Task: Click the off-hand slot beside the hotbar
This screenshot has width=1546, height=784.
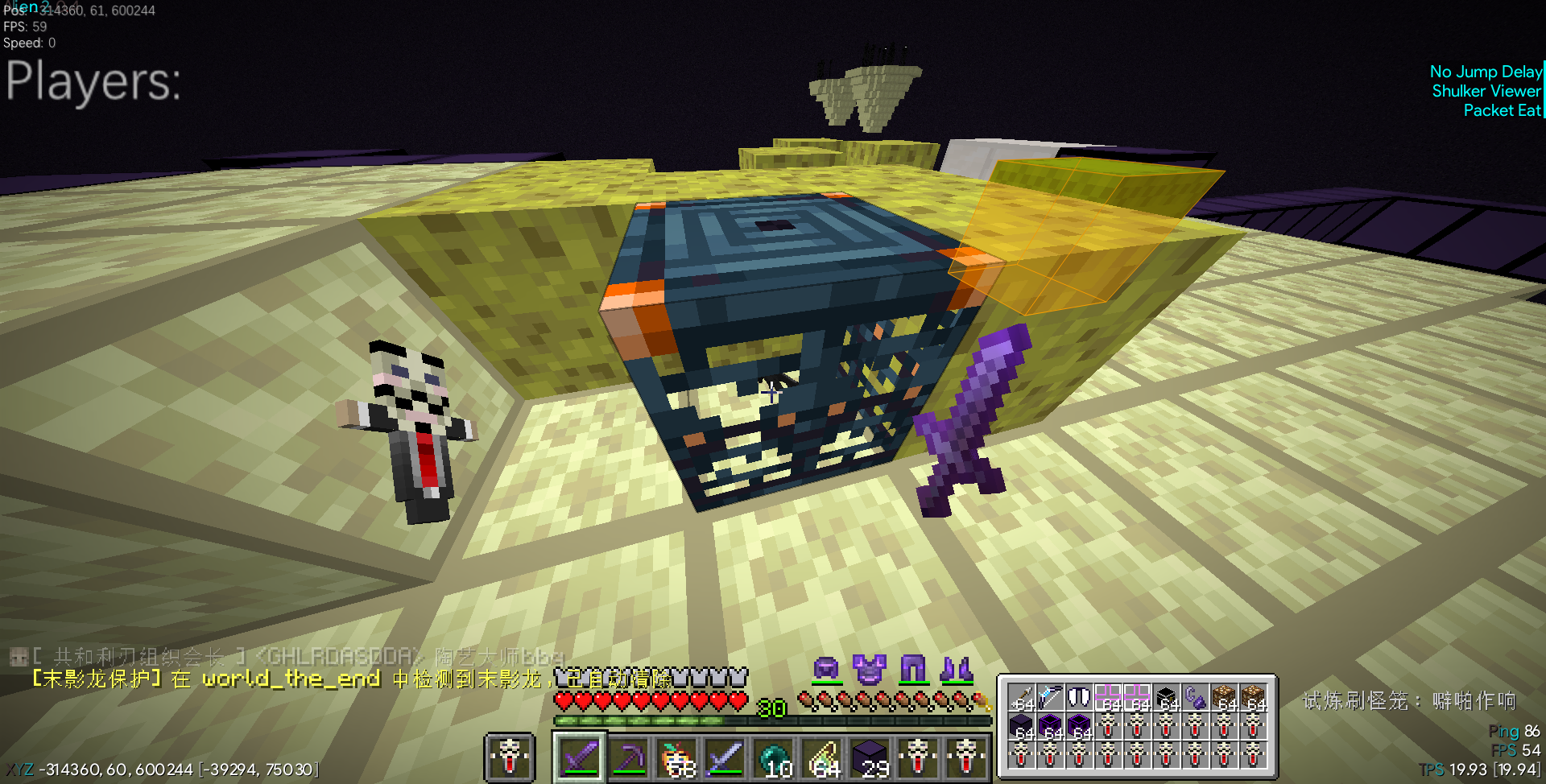Action: click(x=510, y=757)
